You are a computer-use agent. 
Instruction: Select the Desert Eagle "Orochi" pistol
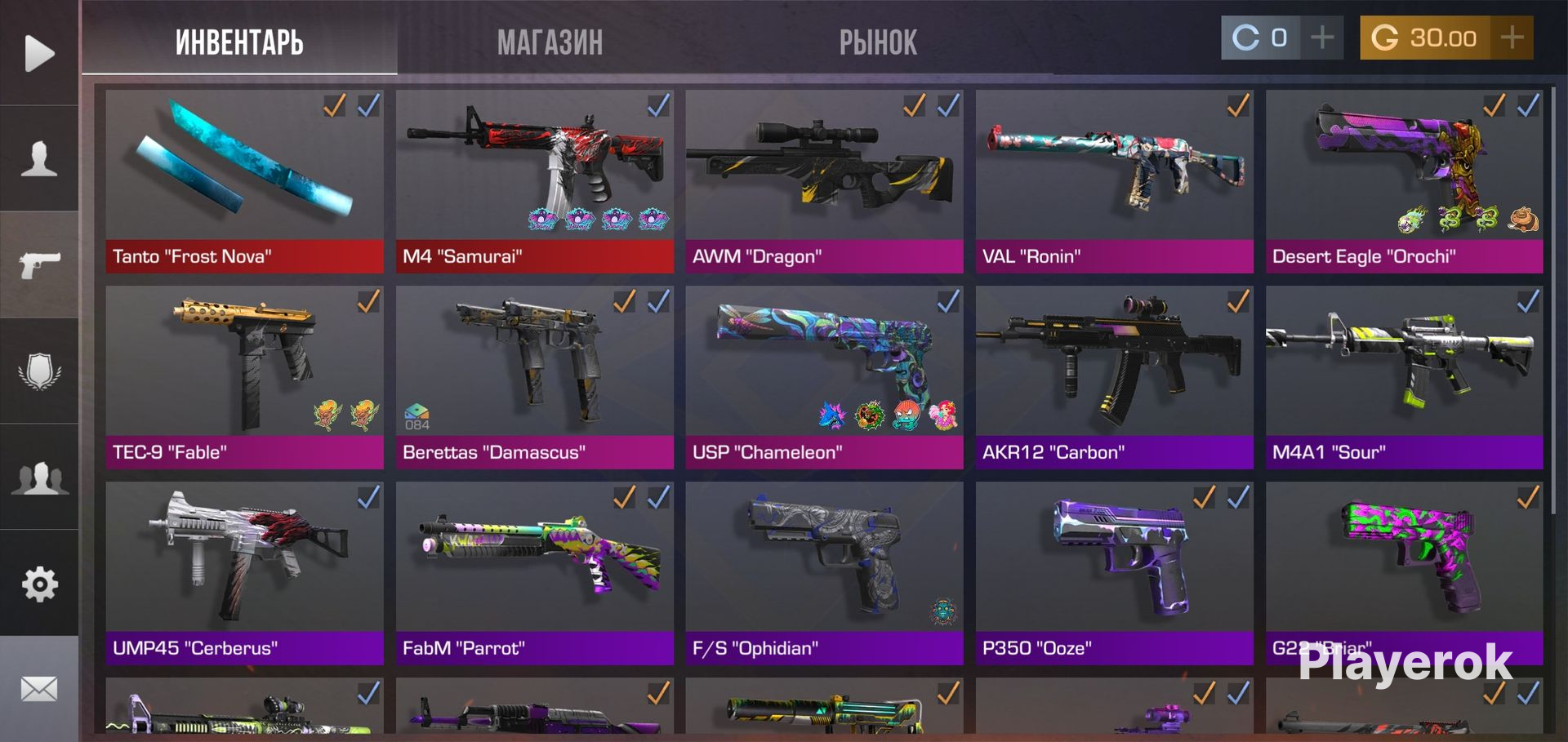1404,181
